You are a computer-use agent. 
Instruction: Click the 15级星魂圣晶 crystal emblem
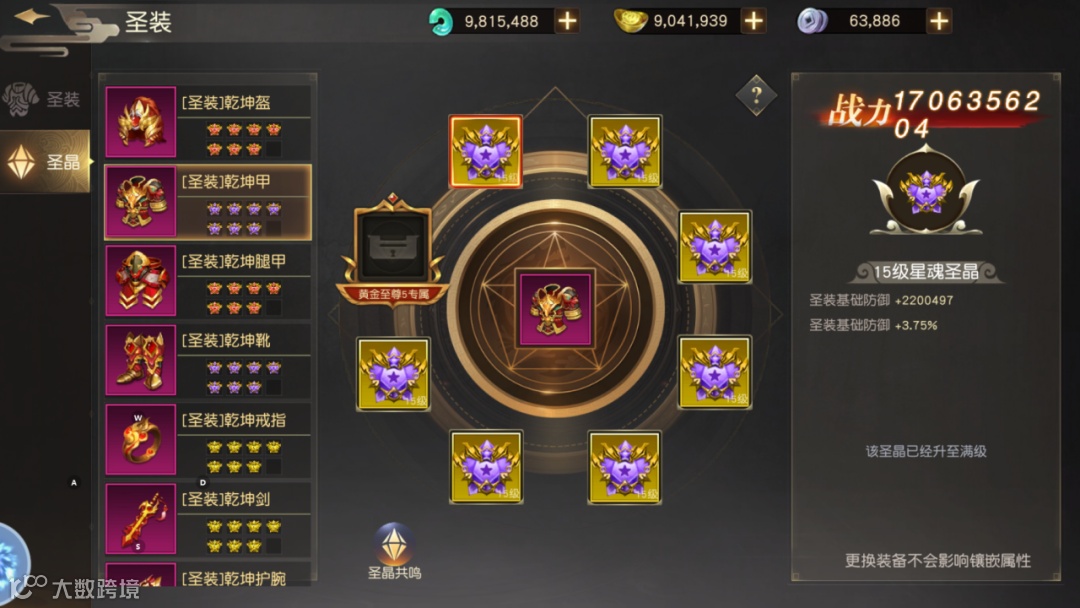(925, 192)
